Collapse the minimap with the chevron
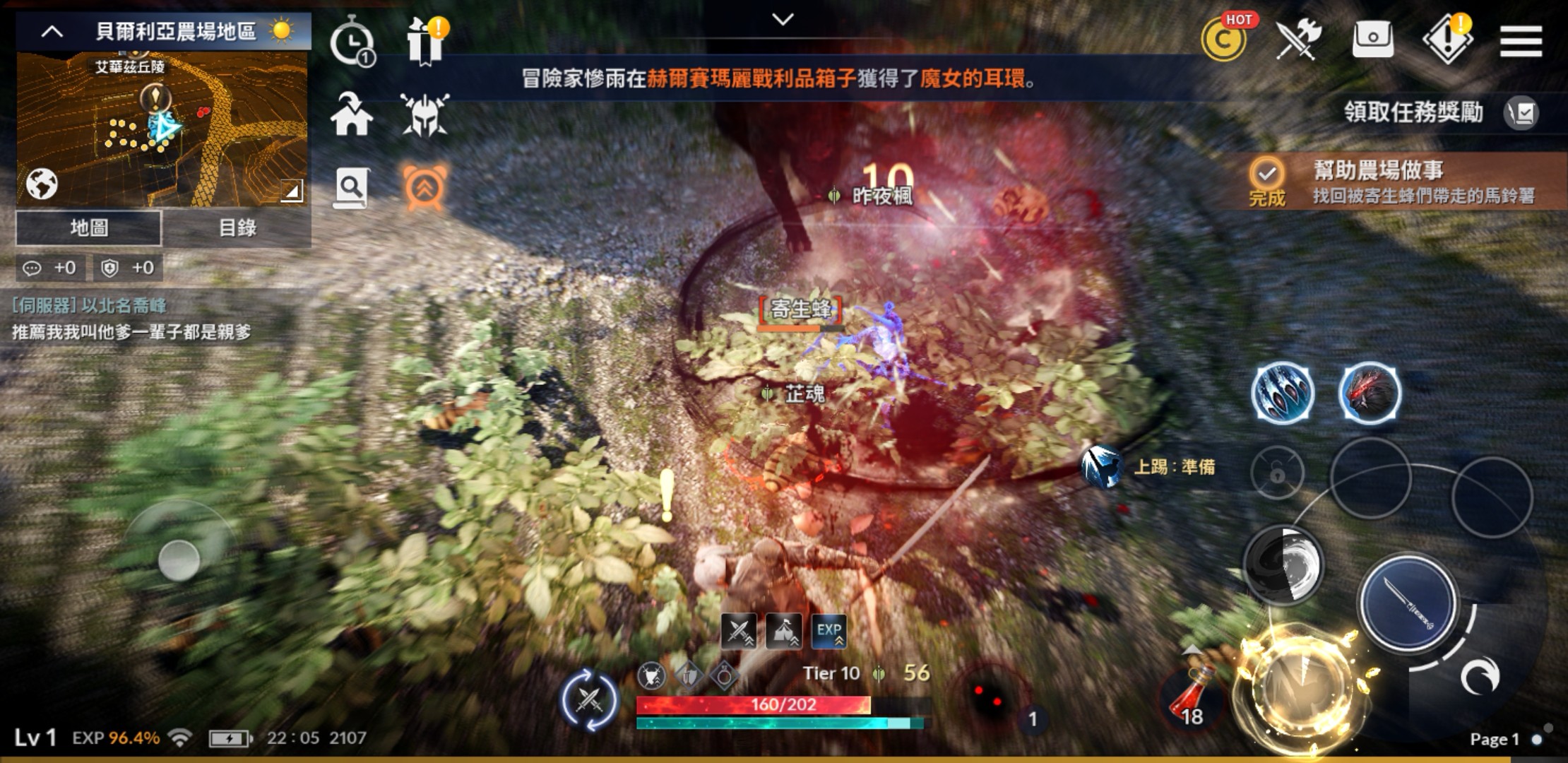The image size is (1568, 763). coord(50,30)
